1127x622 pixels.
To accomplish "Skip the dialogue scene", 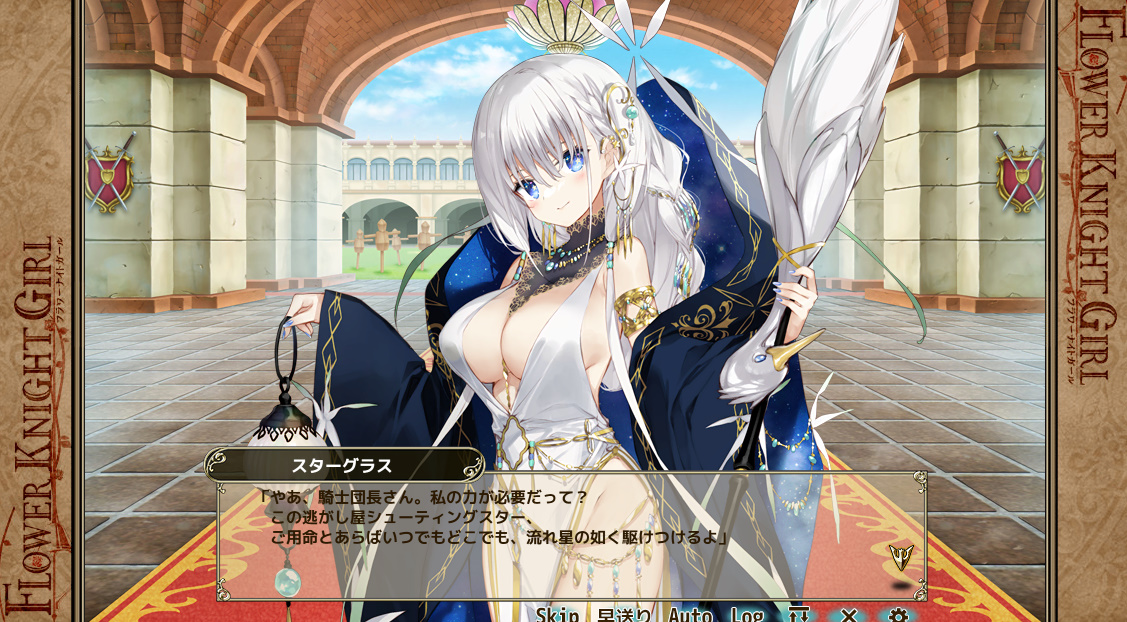I will 557,614.
